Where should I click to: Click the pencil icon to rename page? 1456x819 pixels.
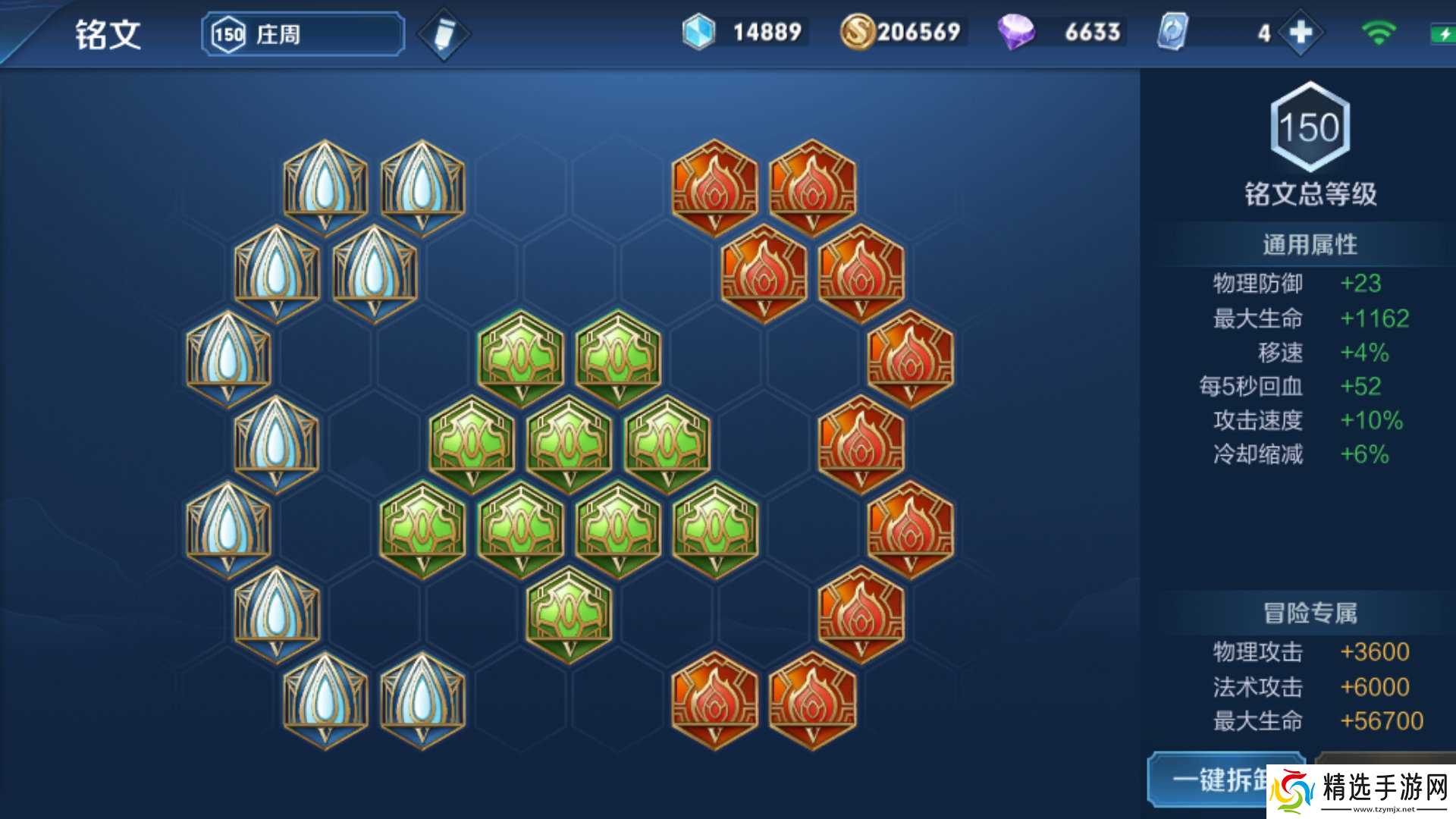click(x=444, y=34)
